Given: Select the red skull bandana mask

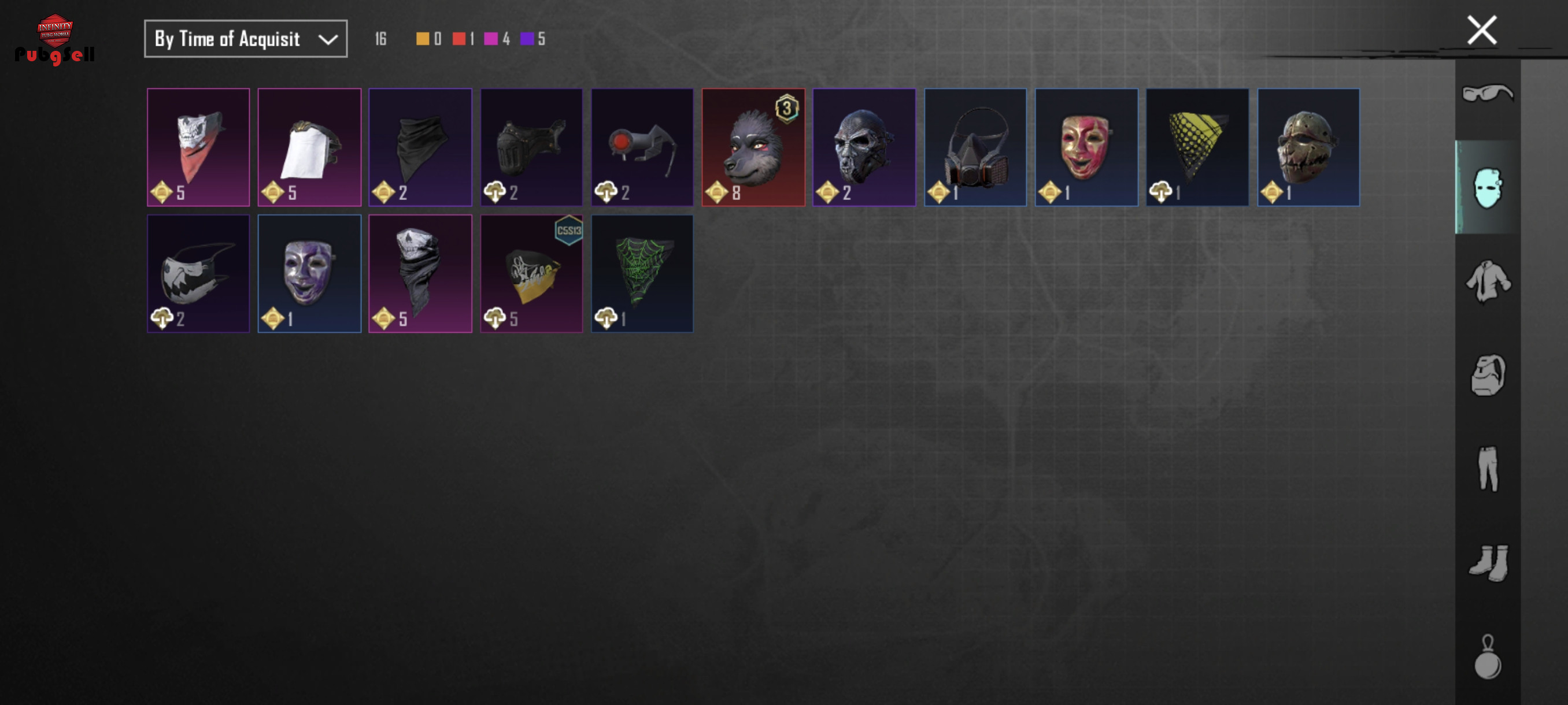Looking at the screenshot, I should tap(198, 147).
